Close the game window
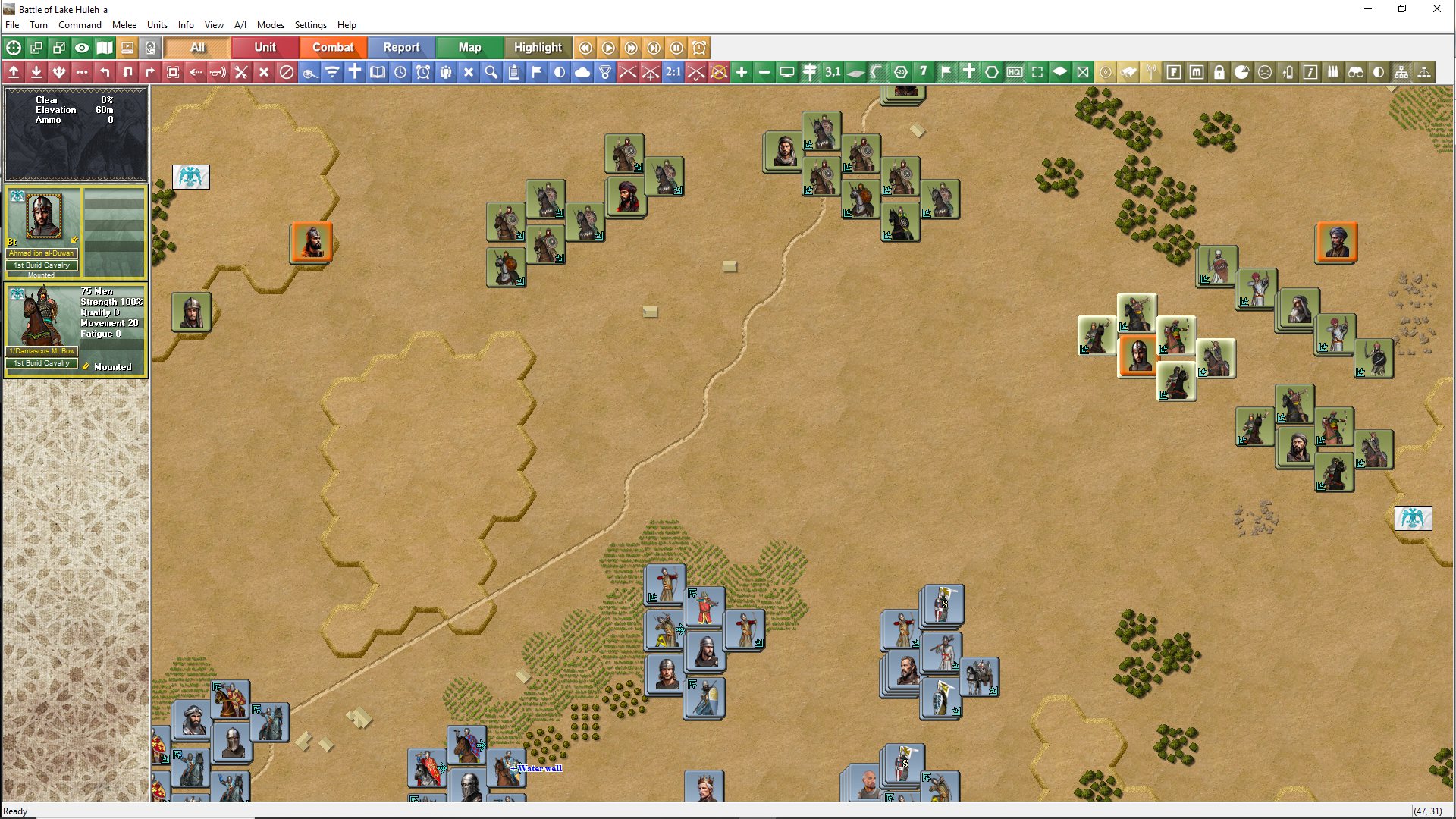1456x819 pixels. [1436, 9]
